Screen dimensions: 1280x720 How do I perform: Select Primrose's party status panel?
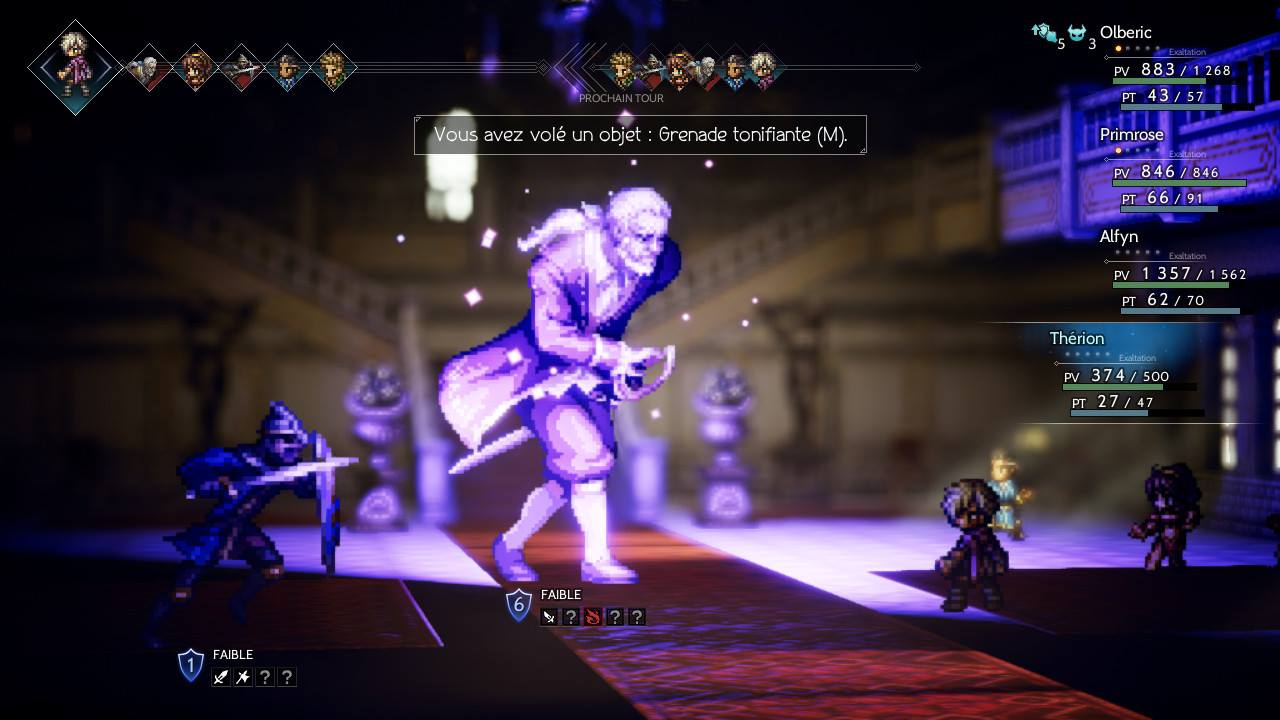point(1175,172)
